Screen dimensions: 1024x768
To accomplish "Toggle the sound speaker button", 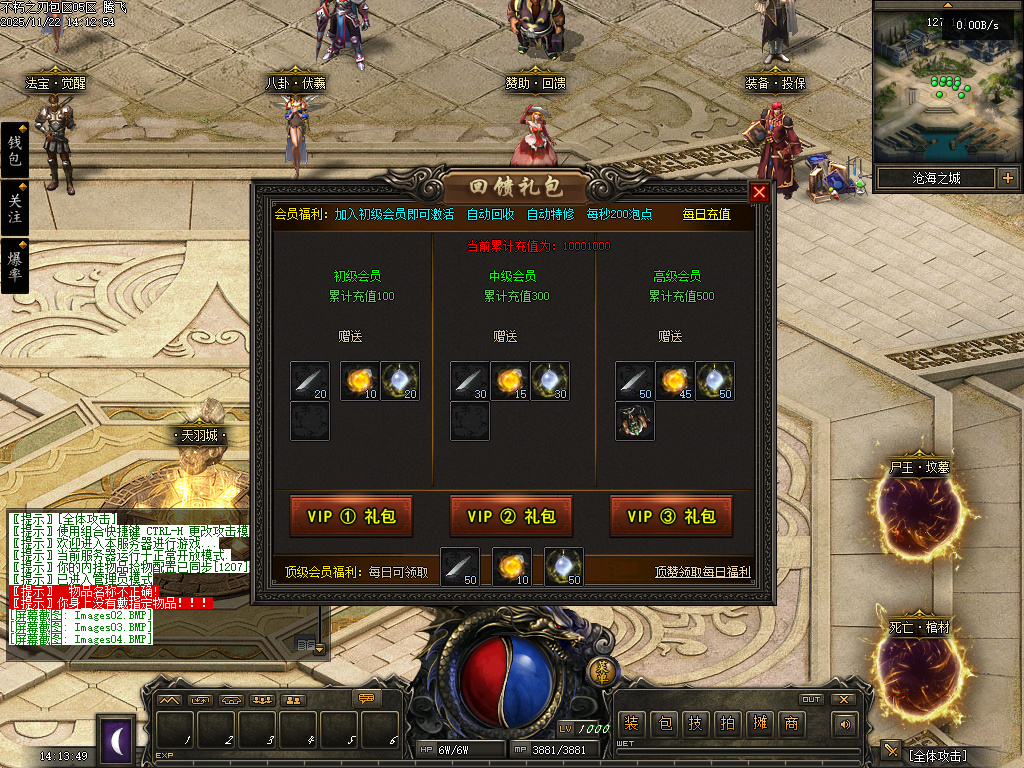I will coord(846,724).
